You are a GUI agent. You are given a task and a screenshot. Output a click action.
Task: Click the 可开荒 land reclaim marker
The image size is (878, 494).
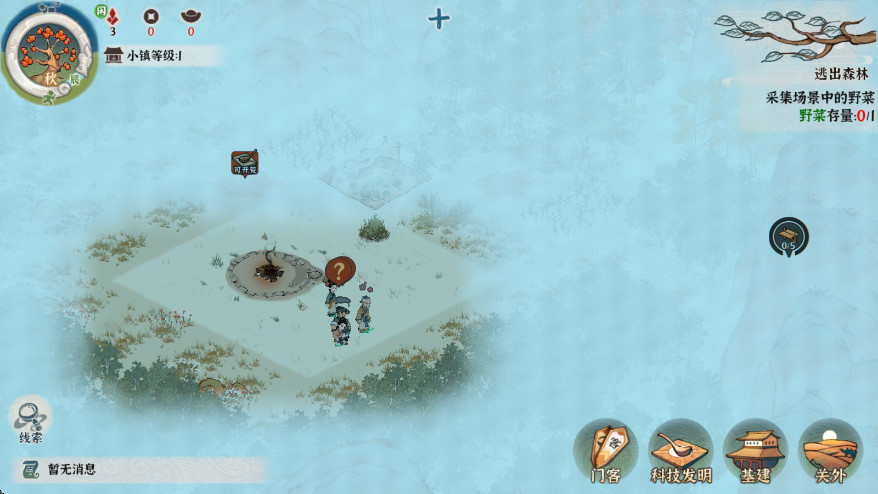pyautogui.click(x=245, y=163)
